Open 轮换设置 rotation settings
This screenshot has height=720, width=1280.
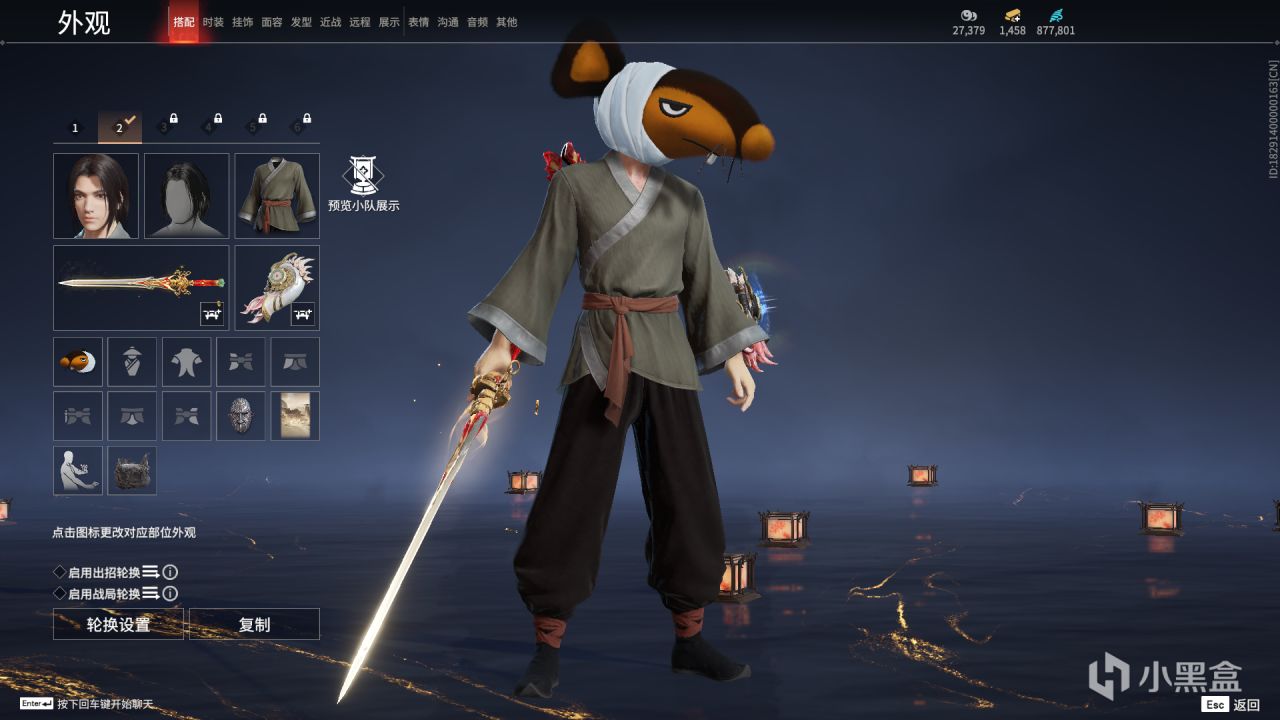click(x=118, y=624)
